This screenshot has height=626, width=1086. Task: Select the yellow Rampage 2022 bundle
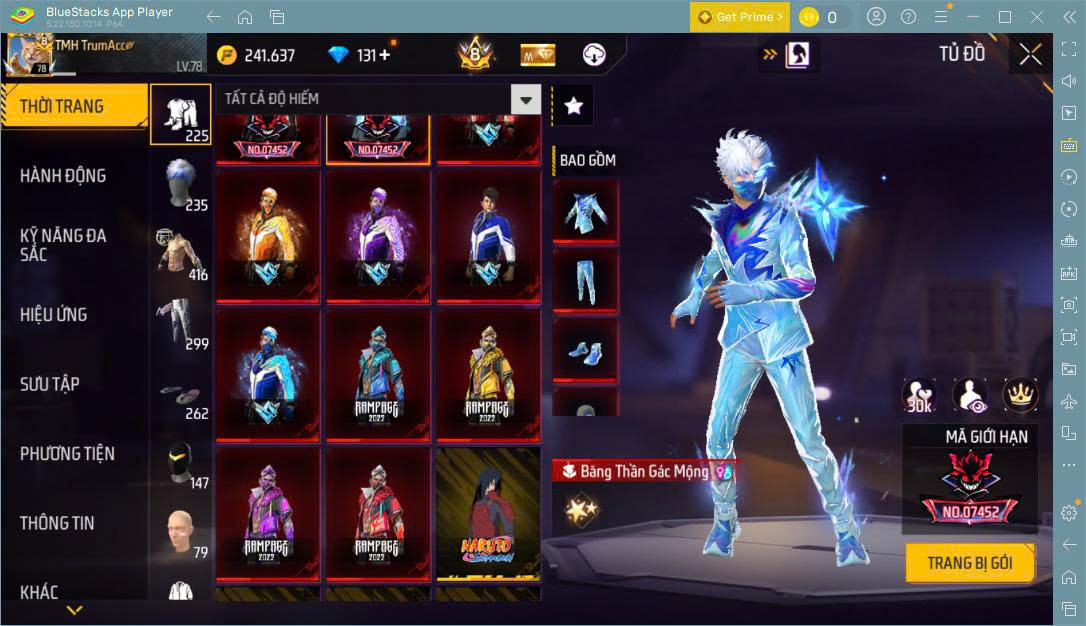click(x=488, y=375)
